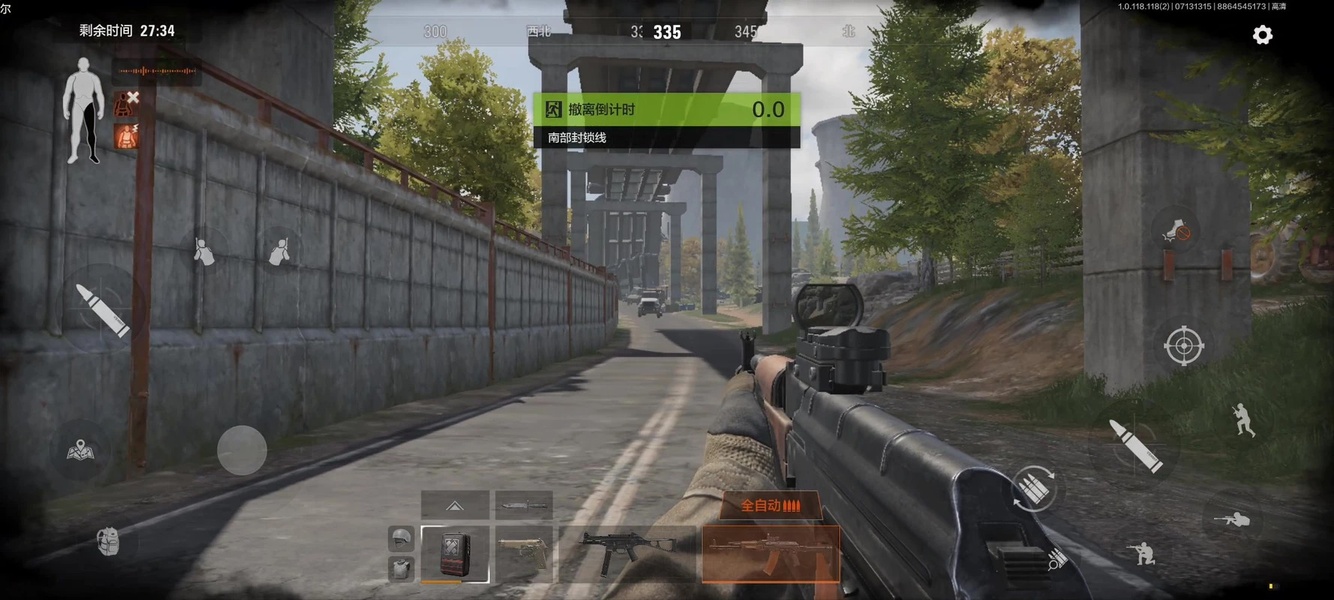Select the AK rifle weapon slot
This screenshot has width=1334, height=600.
pos(770,553)
